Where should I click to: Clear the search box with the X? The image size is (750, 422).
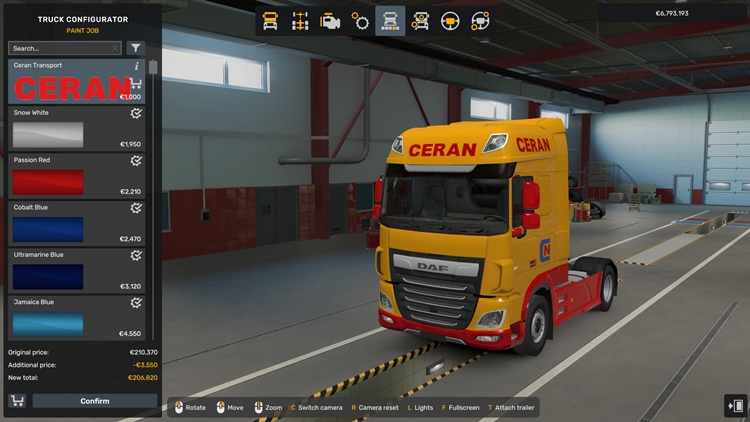pyautogui.click(x=116, y=48)
